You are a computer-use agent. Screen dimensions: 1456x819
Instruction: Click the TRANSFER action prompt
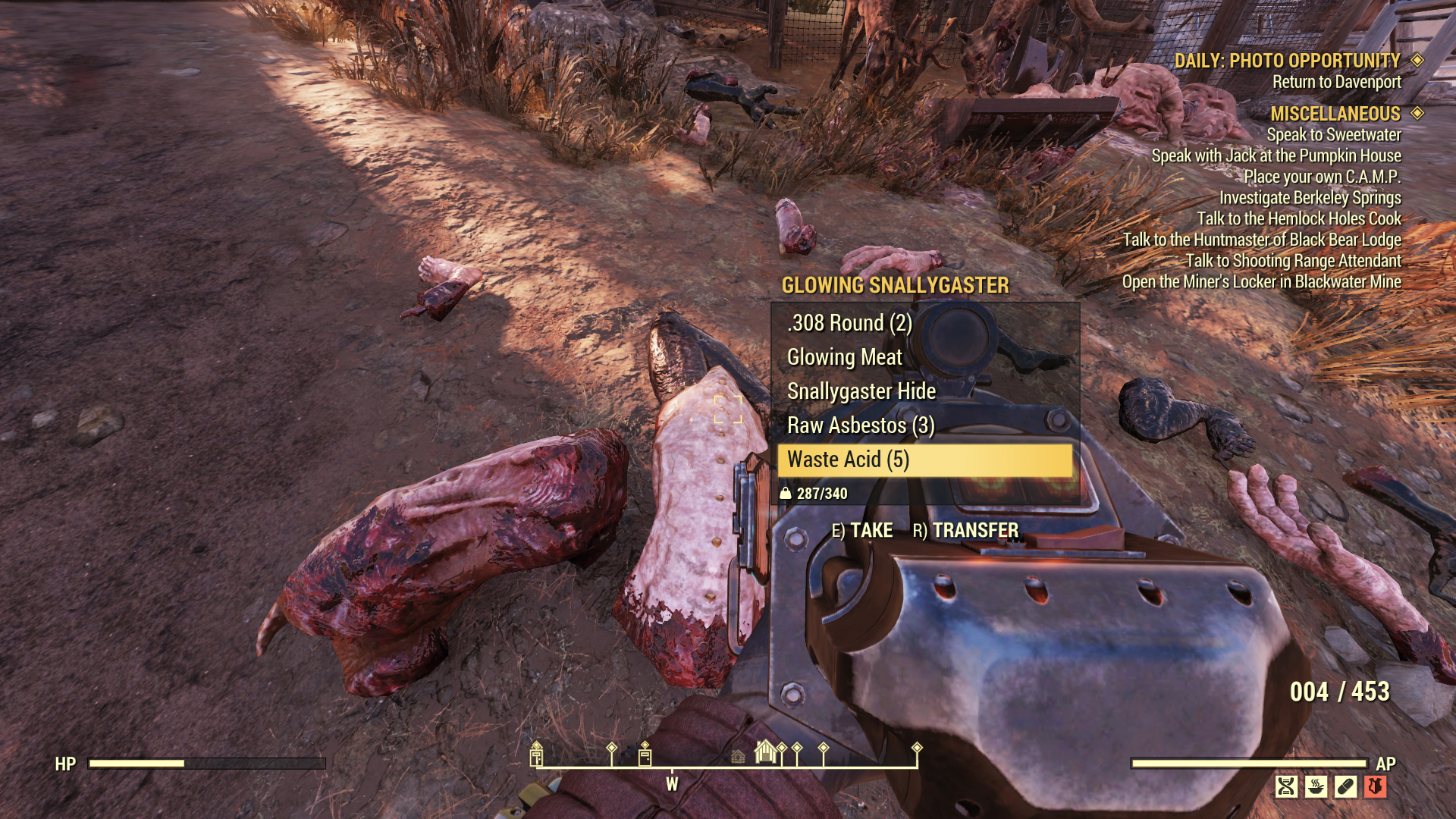(974, 531)
